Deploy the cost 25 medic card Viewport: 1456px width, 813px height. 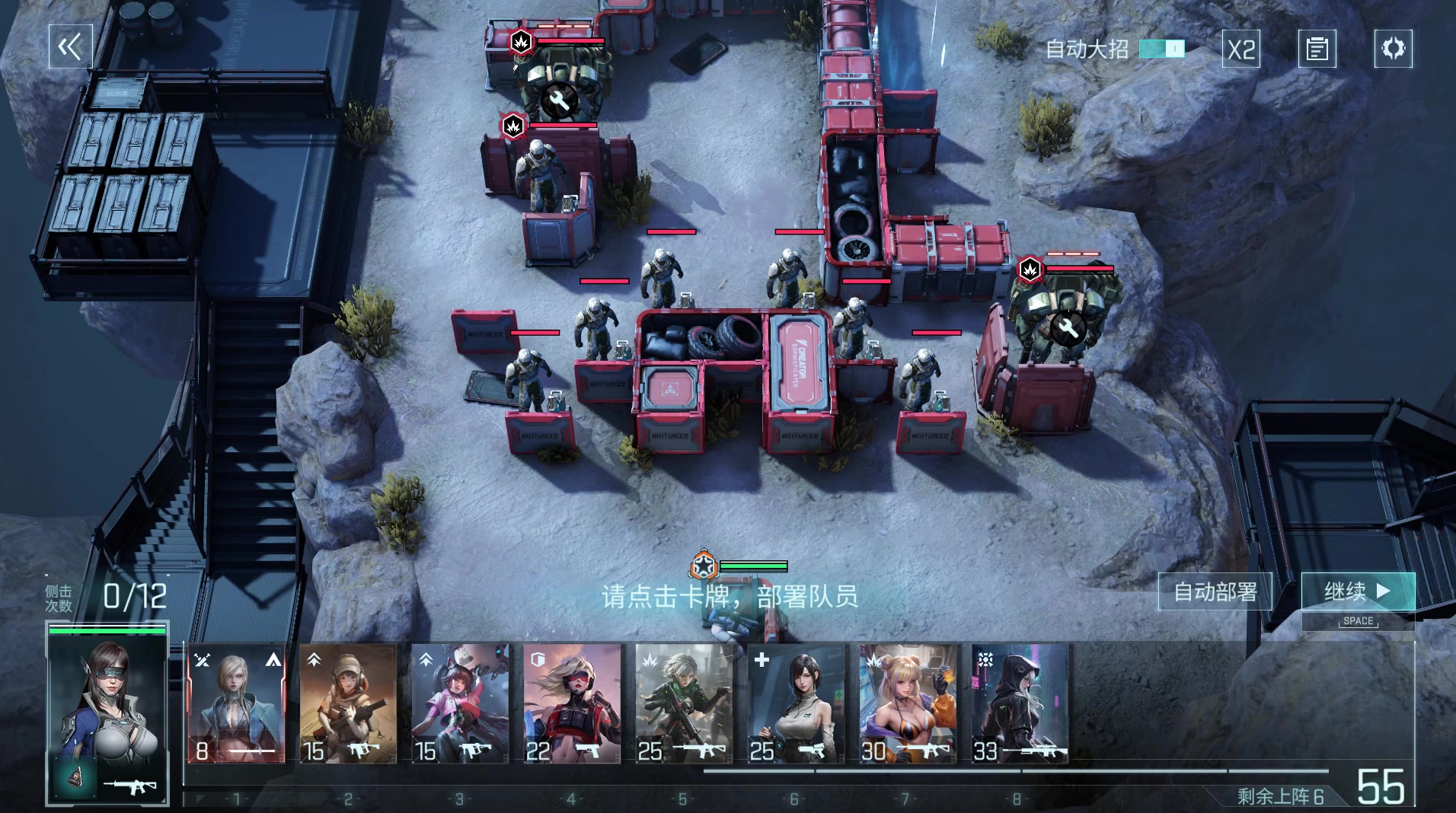(x=796, y=704)
